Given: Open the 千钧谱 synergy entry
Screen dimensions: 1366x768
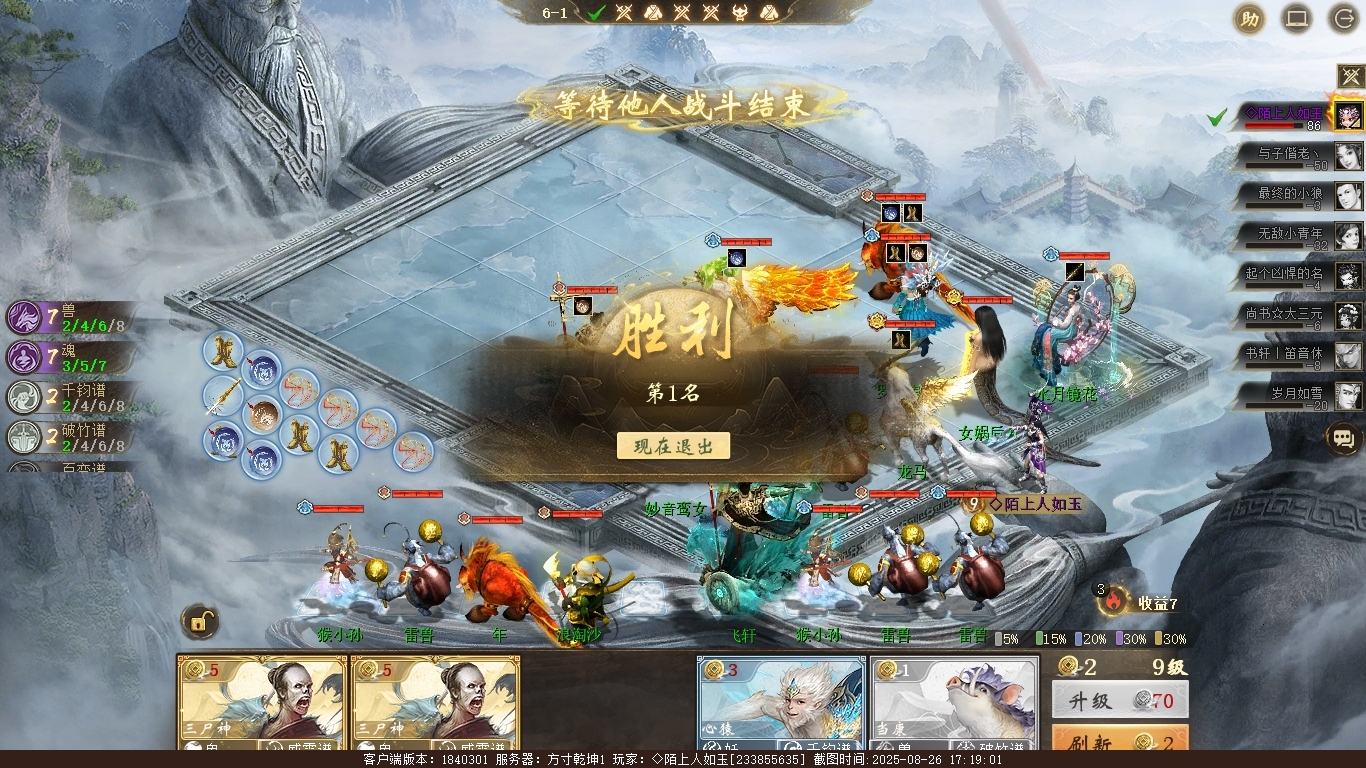Looking at the screenshot, I should 70,398.
